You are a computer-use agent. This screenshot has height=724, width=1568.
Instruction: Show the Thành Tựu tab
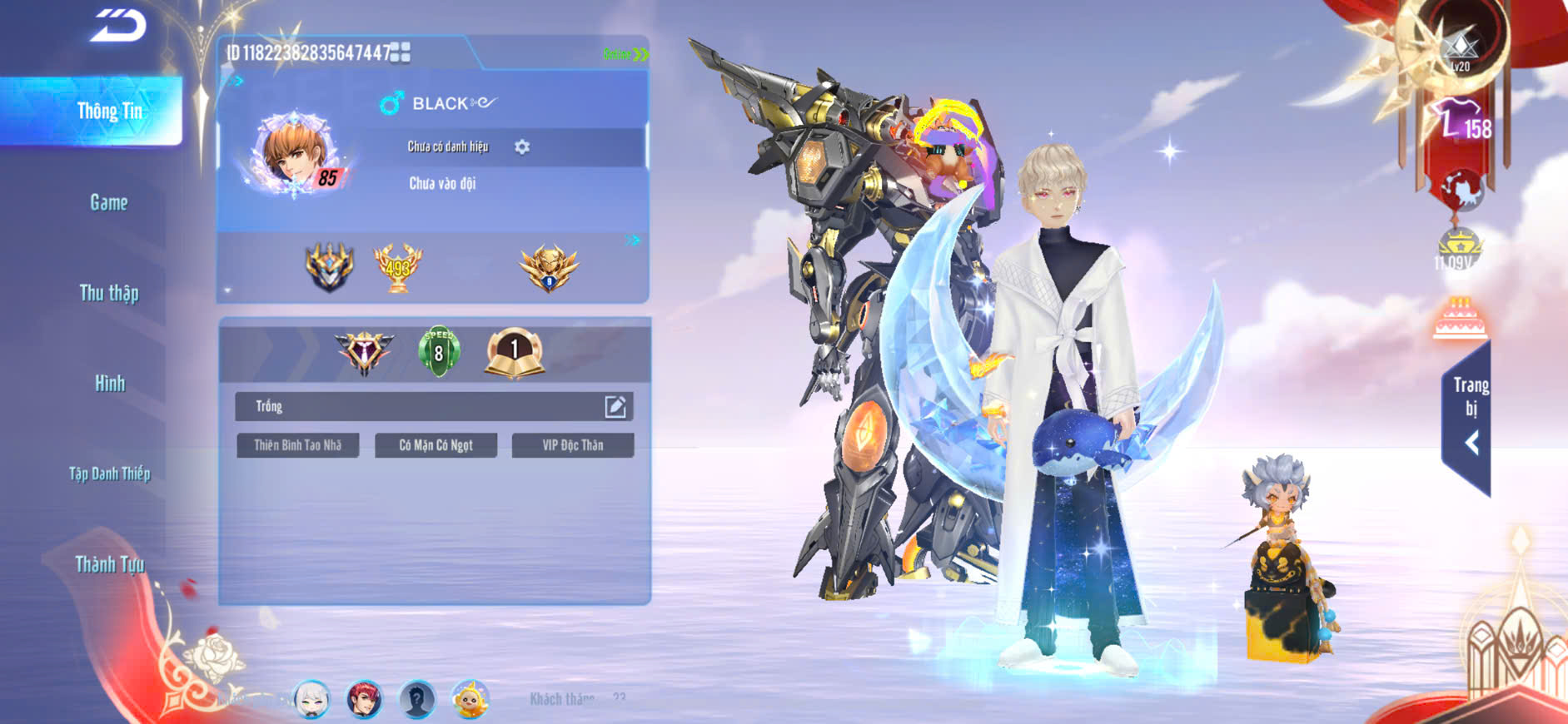click(109, 565)
